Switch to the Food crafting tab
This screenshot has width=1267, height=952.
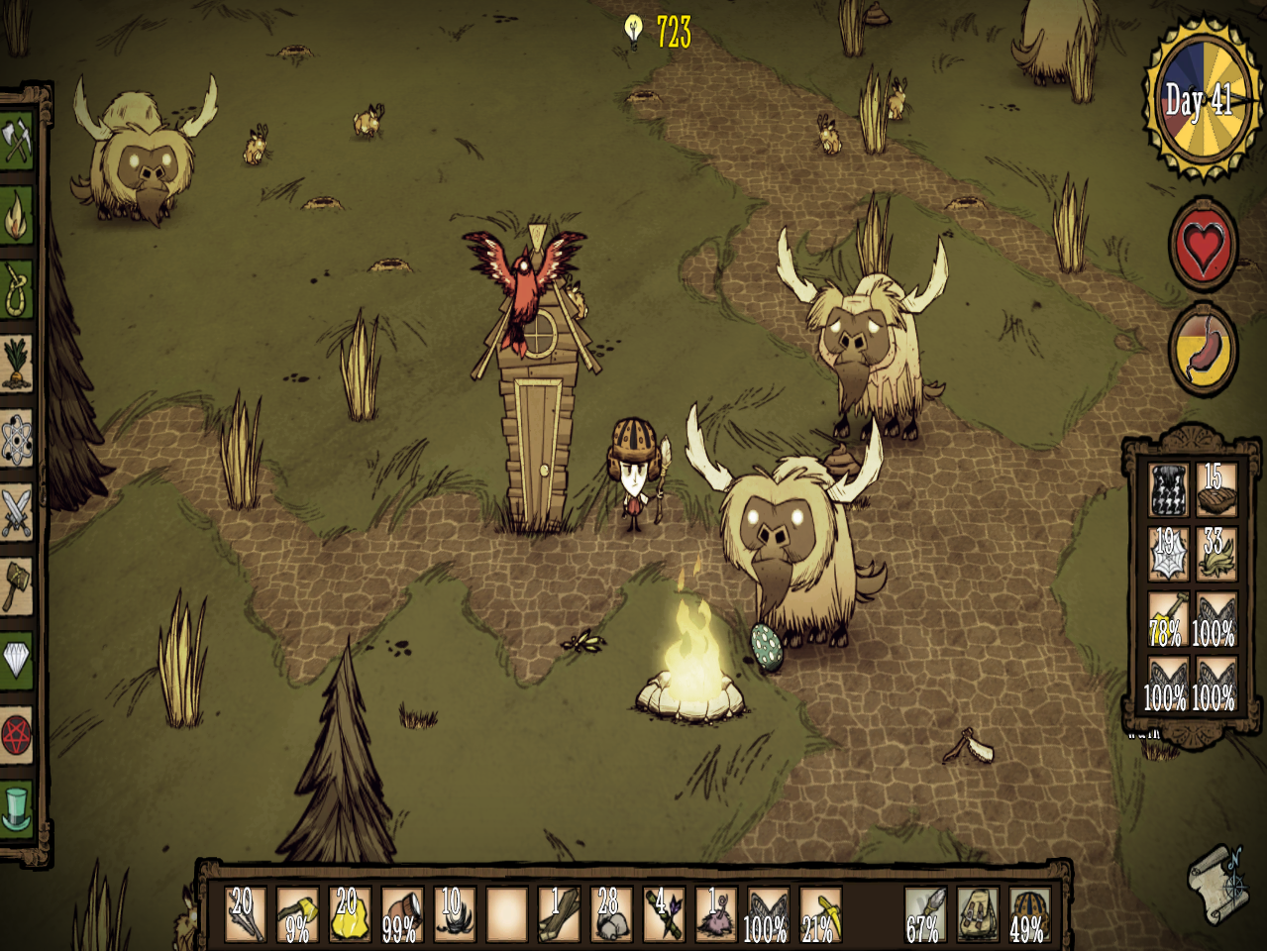click(16, 365)
